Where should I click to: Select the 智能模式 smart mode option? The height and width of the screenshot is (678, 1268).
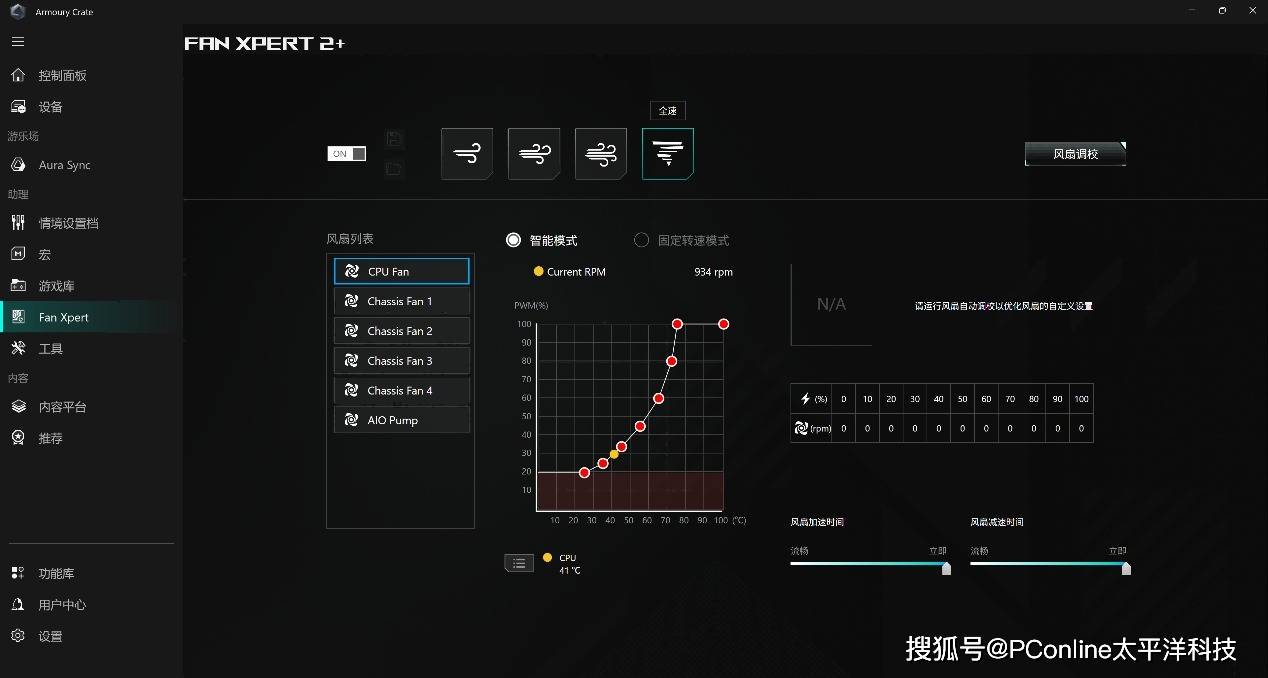pyautogui.click(x=514, y=240)
